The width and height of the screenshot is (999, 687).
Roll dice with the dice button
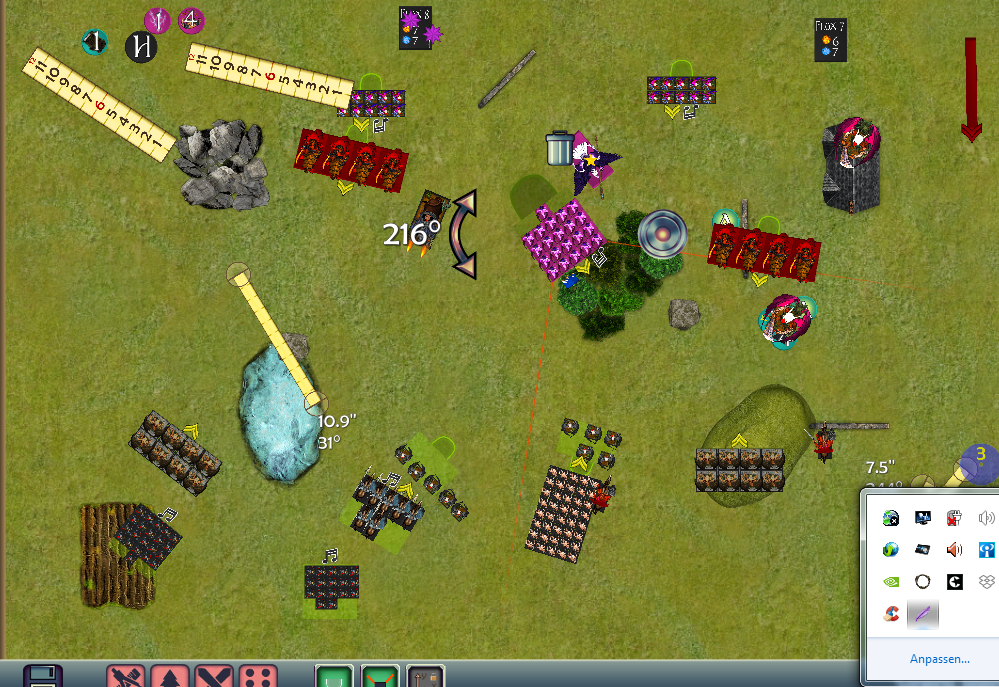258,677
